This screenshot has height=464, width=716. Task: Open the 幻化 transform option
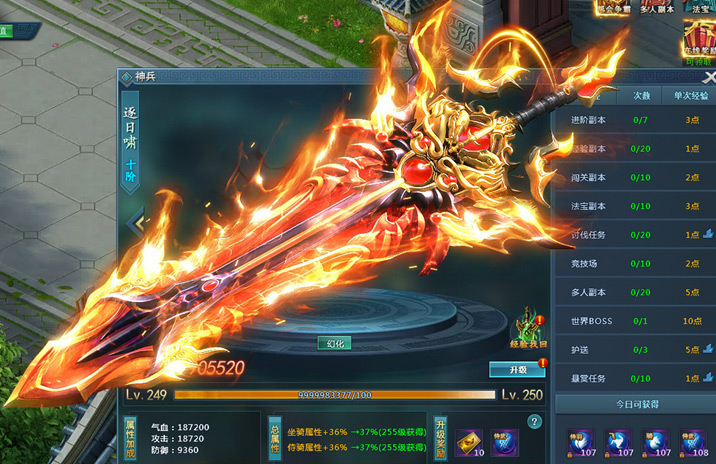tap(335, 343)
